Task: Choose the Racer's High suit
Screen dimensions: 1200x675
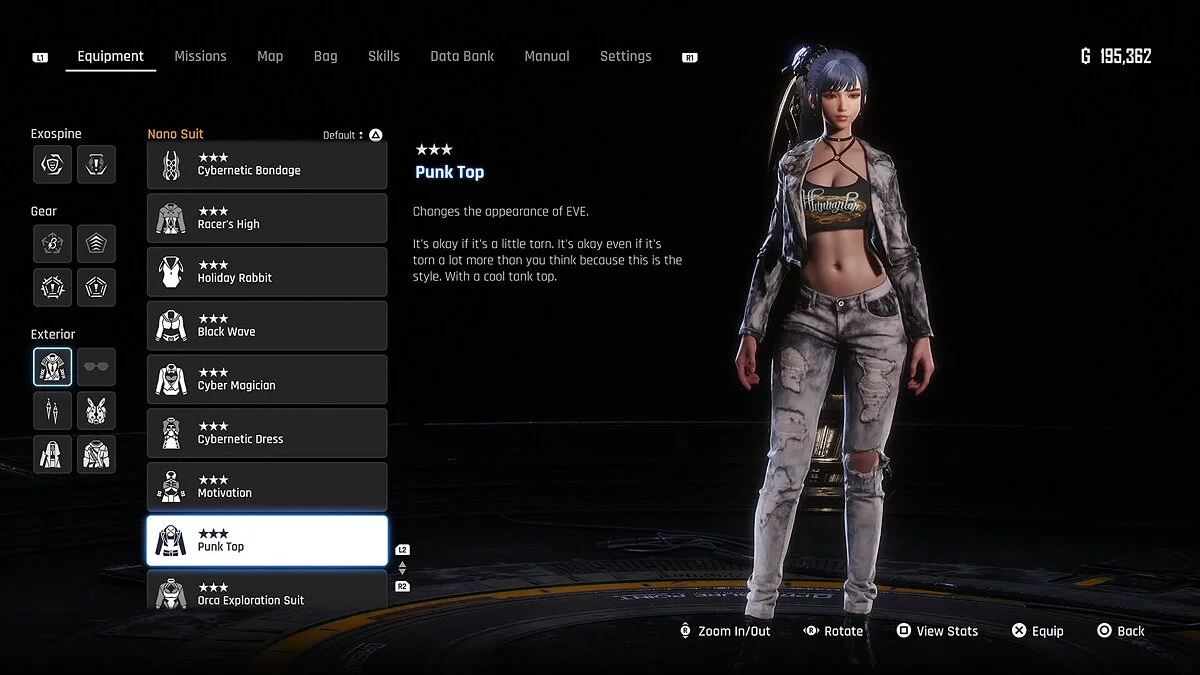Action: coord(267,218)
